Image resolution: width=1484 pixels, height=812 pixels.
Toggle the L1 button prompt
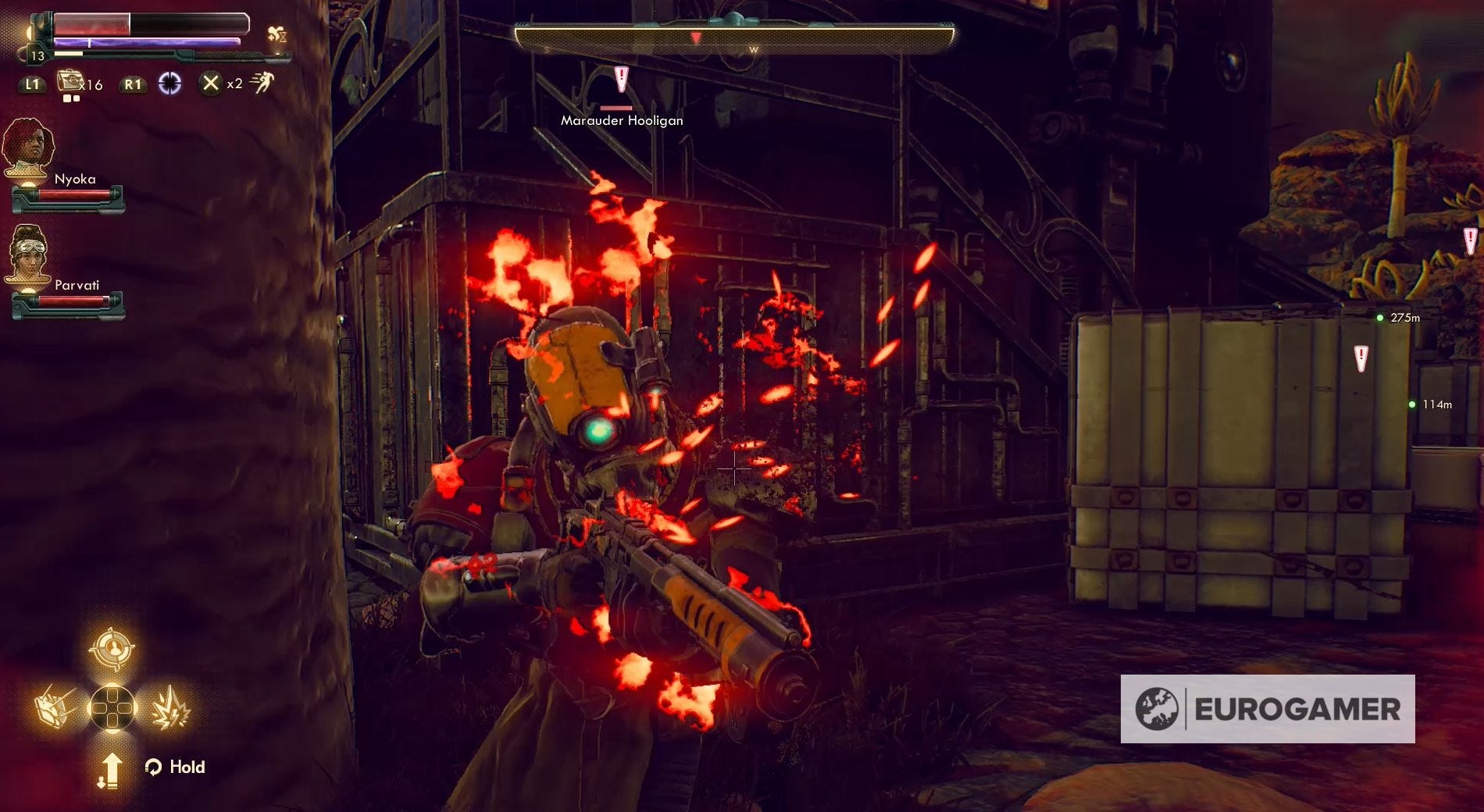pyautogui.click(x=33, y=84)
